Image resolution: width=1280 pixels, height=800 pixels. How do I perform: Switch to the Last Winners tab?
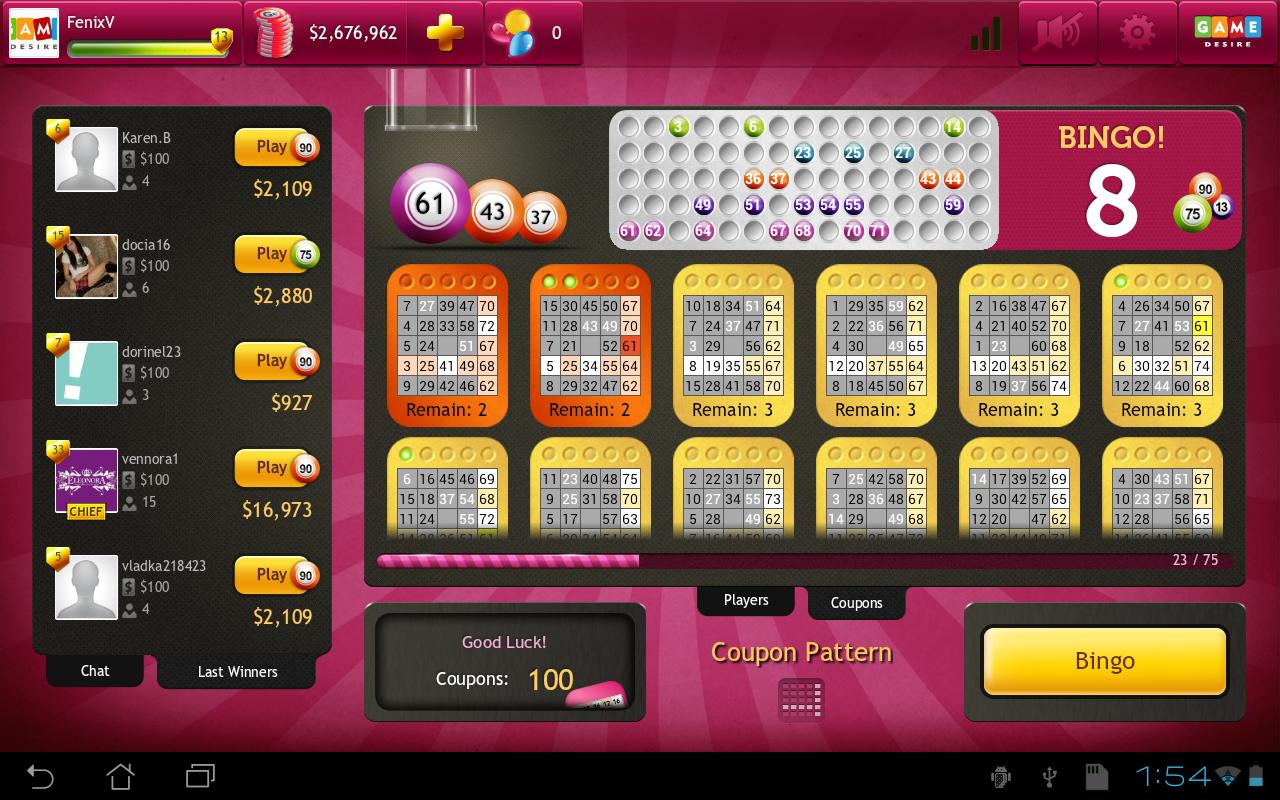tap(236, 672)
